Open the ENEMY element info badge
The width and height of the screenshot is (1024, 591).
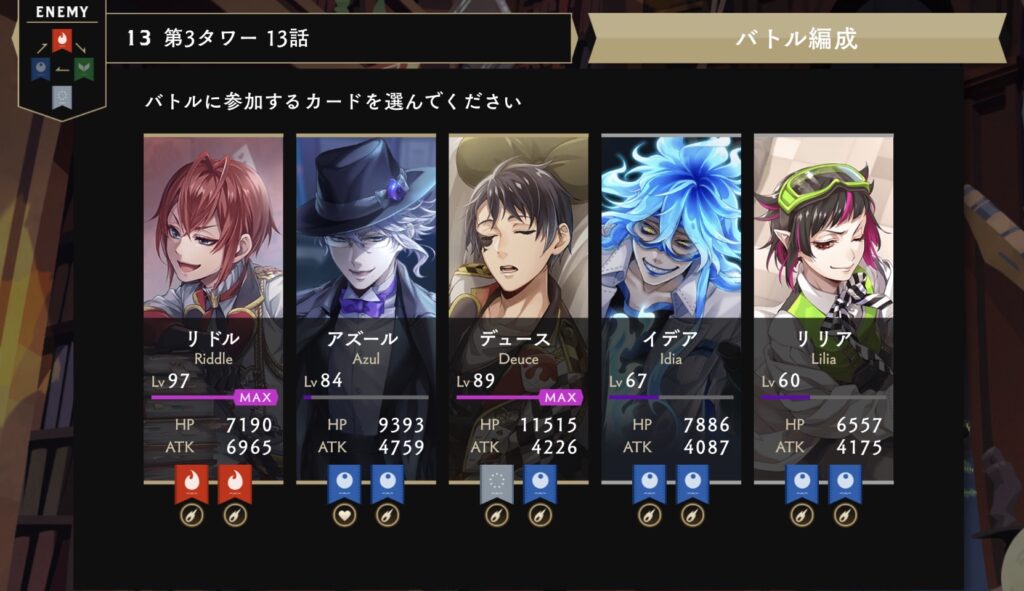(62, 60)
